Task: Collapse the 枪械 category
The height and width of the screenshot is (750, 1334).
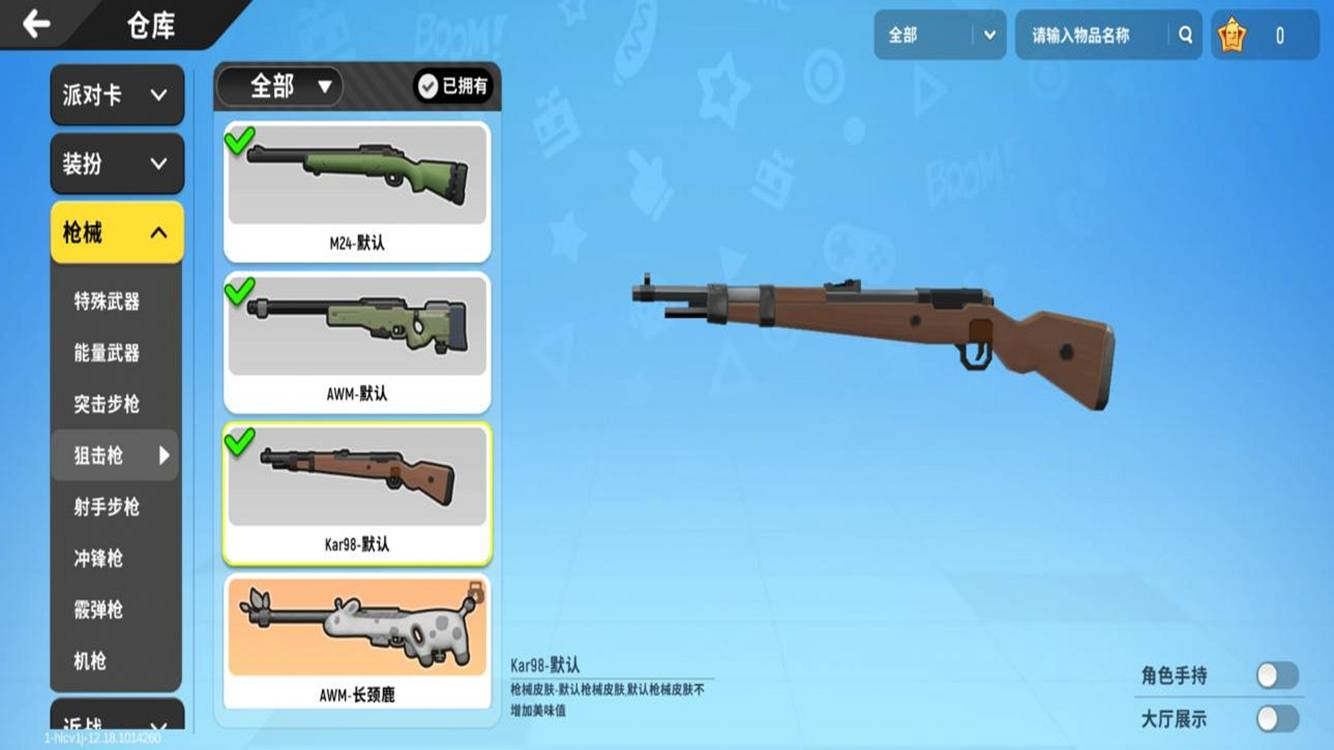Action: click(117, 233)
